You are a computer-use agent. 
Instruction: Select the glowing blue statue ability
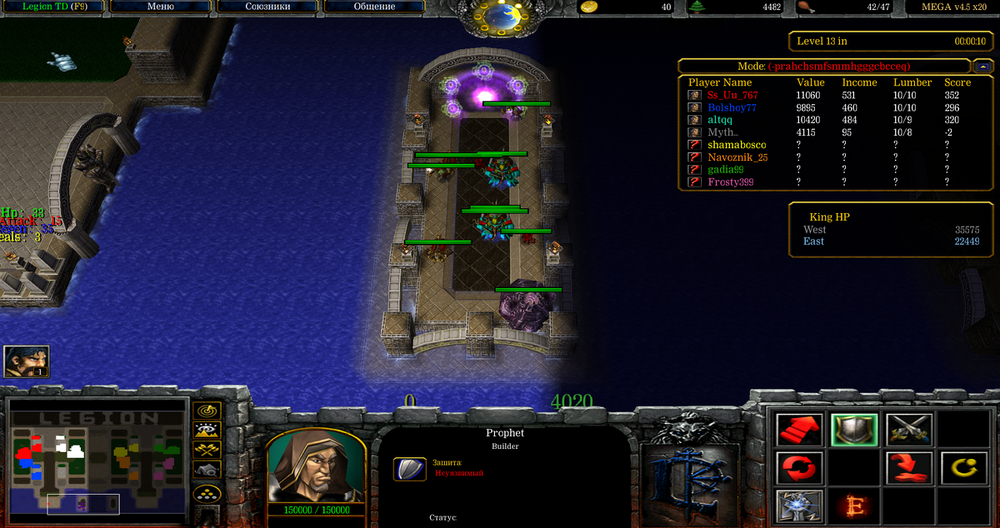click(x=799, y=505)
